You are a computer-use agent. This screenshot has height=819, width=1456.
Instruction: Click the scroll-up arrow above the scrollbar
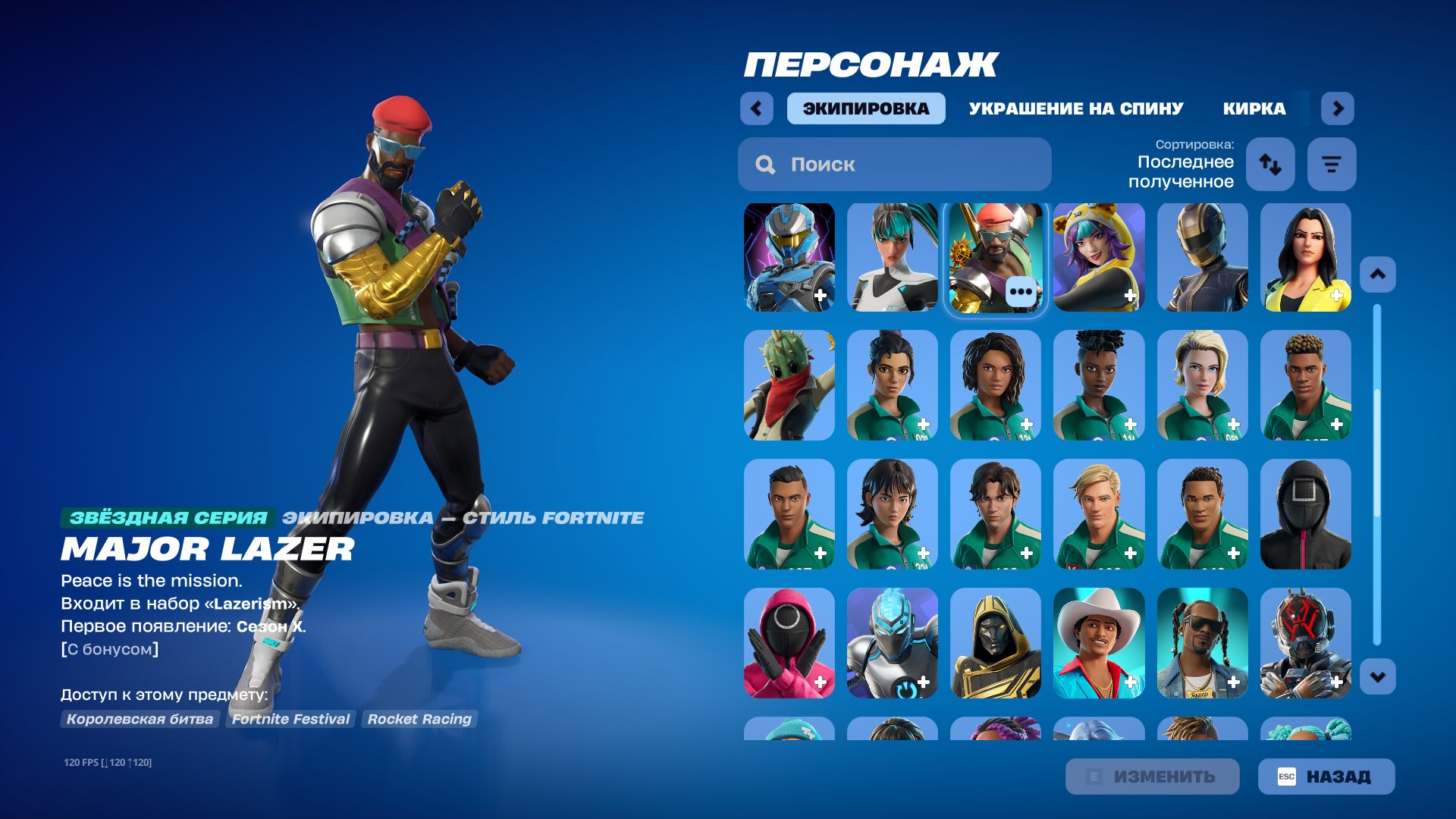tap(1378, 273)
